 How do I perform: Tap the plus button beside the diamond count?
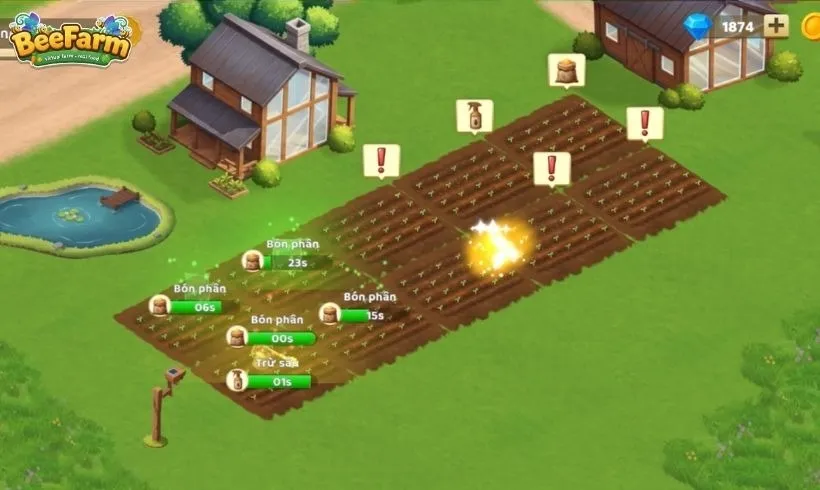pos(776,26)
